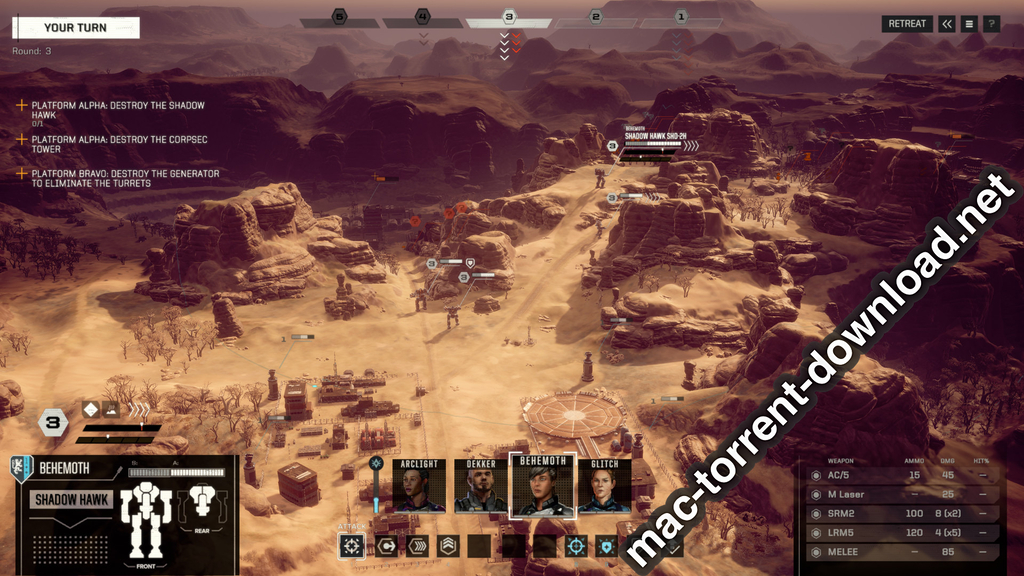Screen dimensions: 1024x576
Task: Open the hamburger game menu
Action: 969,24
